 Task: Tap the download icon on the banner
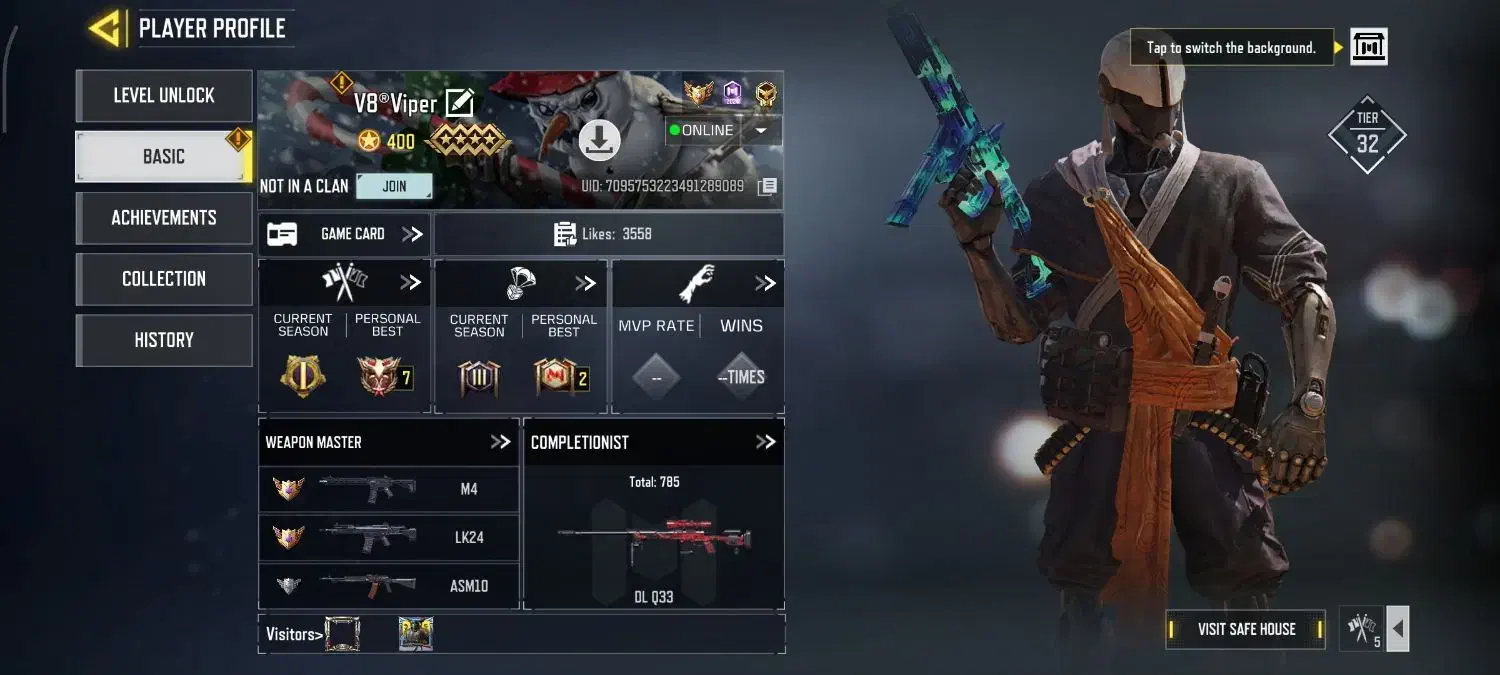pos(599,141)
